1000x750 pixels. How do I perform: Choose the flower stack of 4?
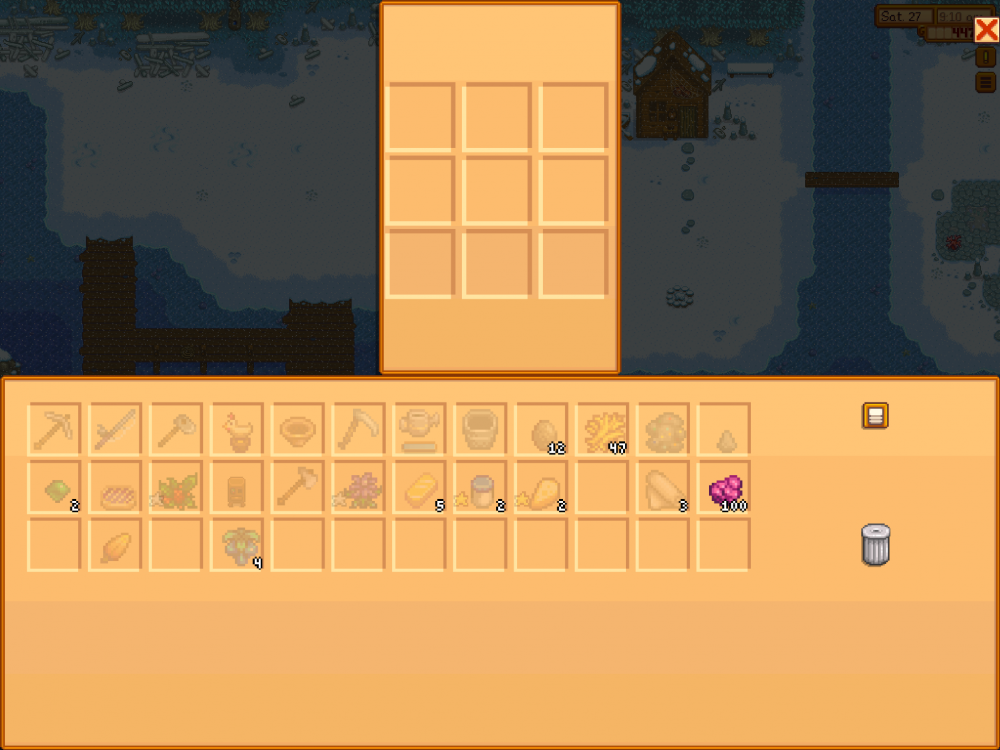tap(237, 545)
